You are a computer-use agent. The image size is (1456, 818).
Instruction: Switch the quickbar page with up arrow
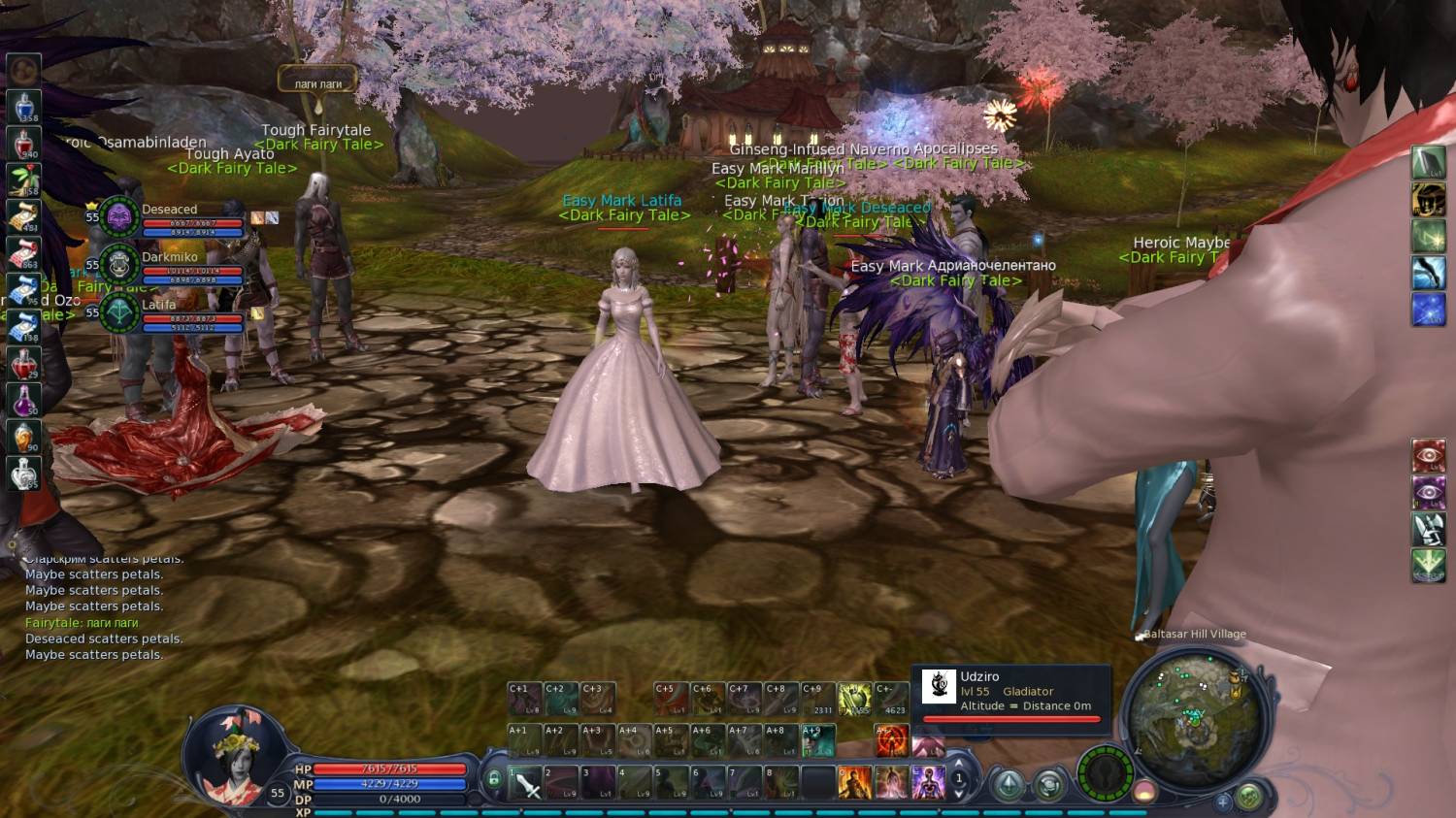point(959,764)
